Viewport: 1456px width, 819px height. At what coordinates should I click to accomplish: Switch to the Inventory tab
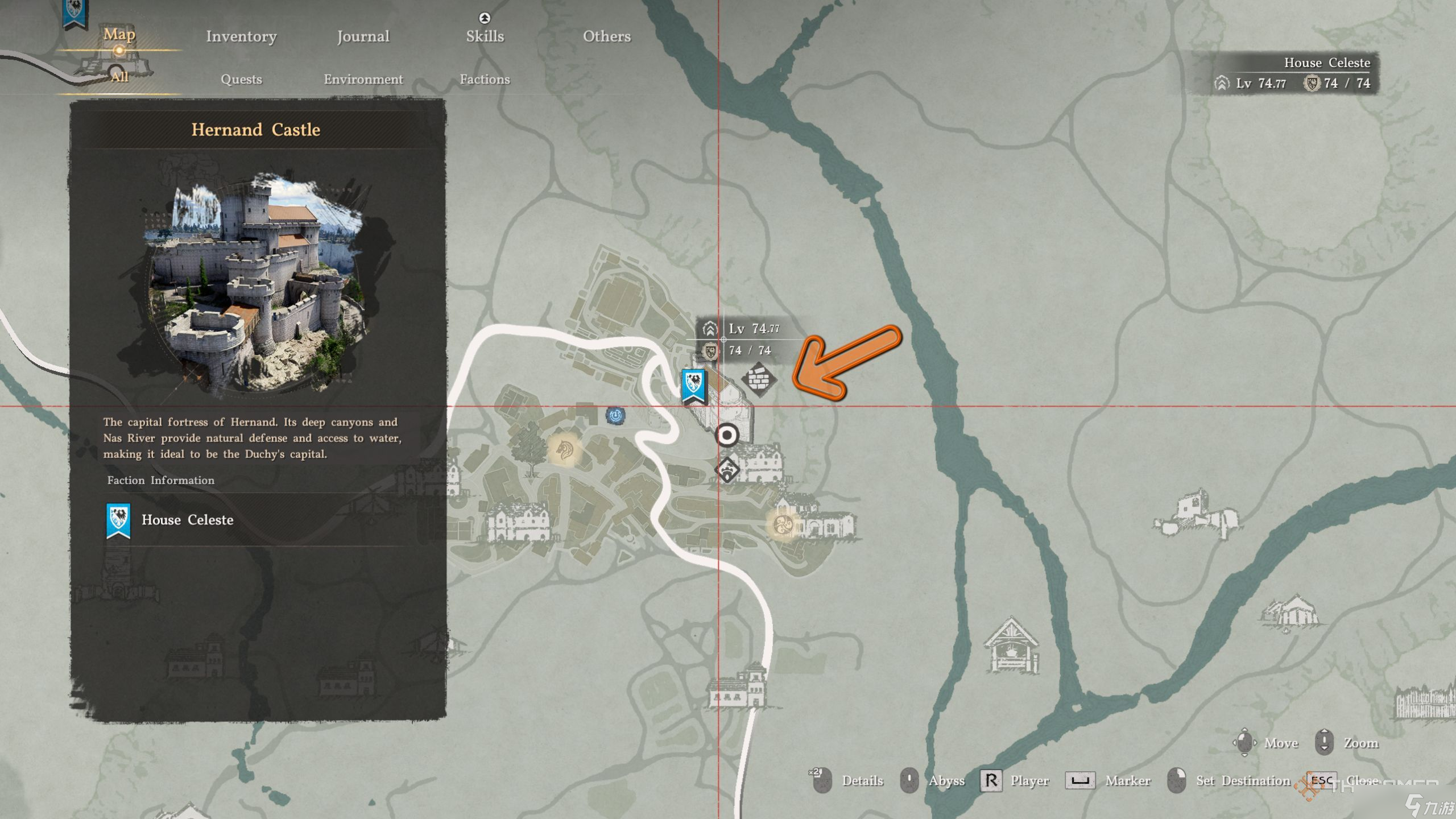(x=241, y=36)
